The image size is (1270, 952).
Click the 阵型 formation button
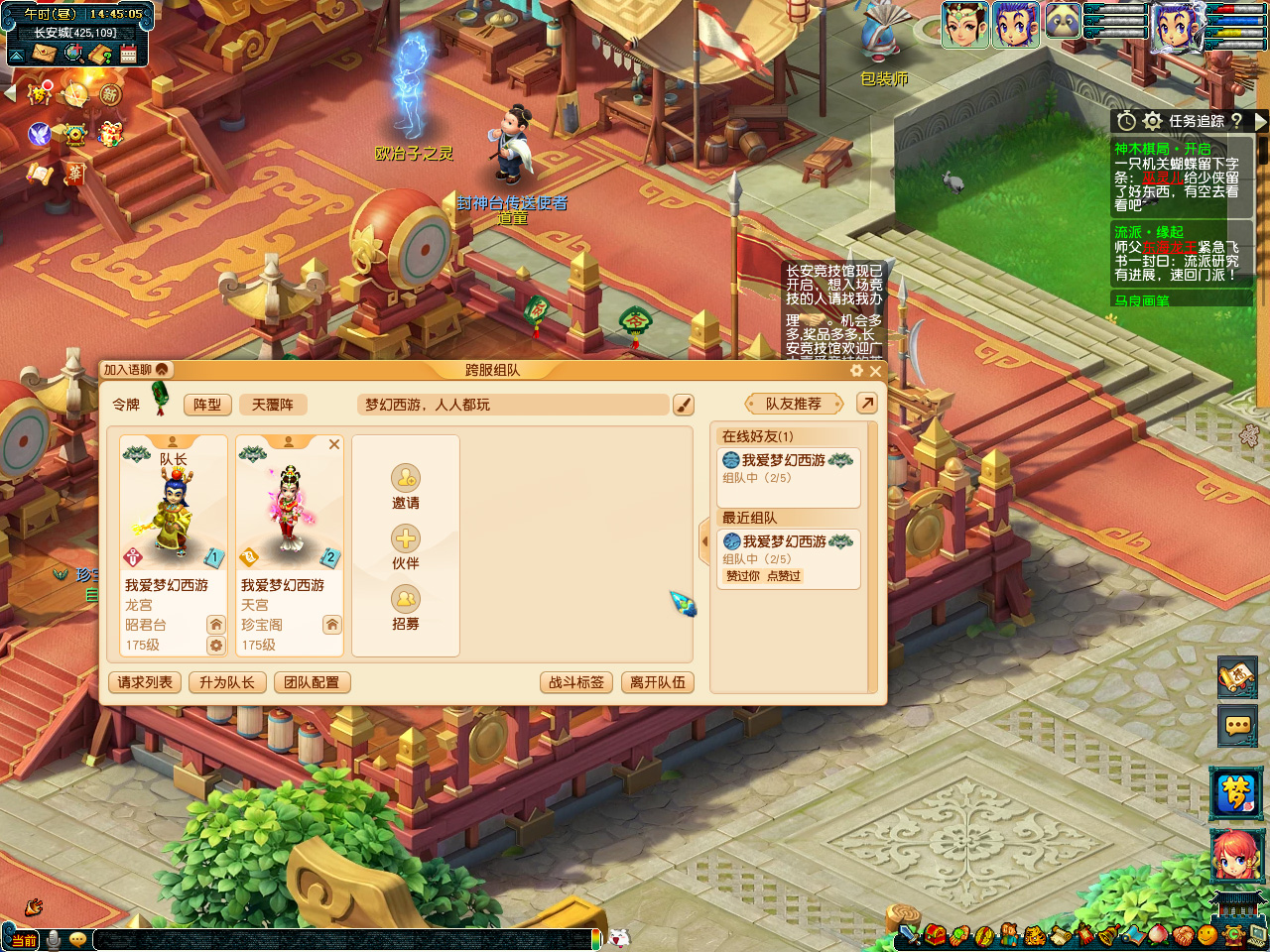pos(207,405)
